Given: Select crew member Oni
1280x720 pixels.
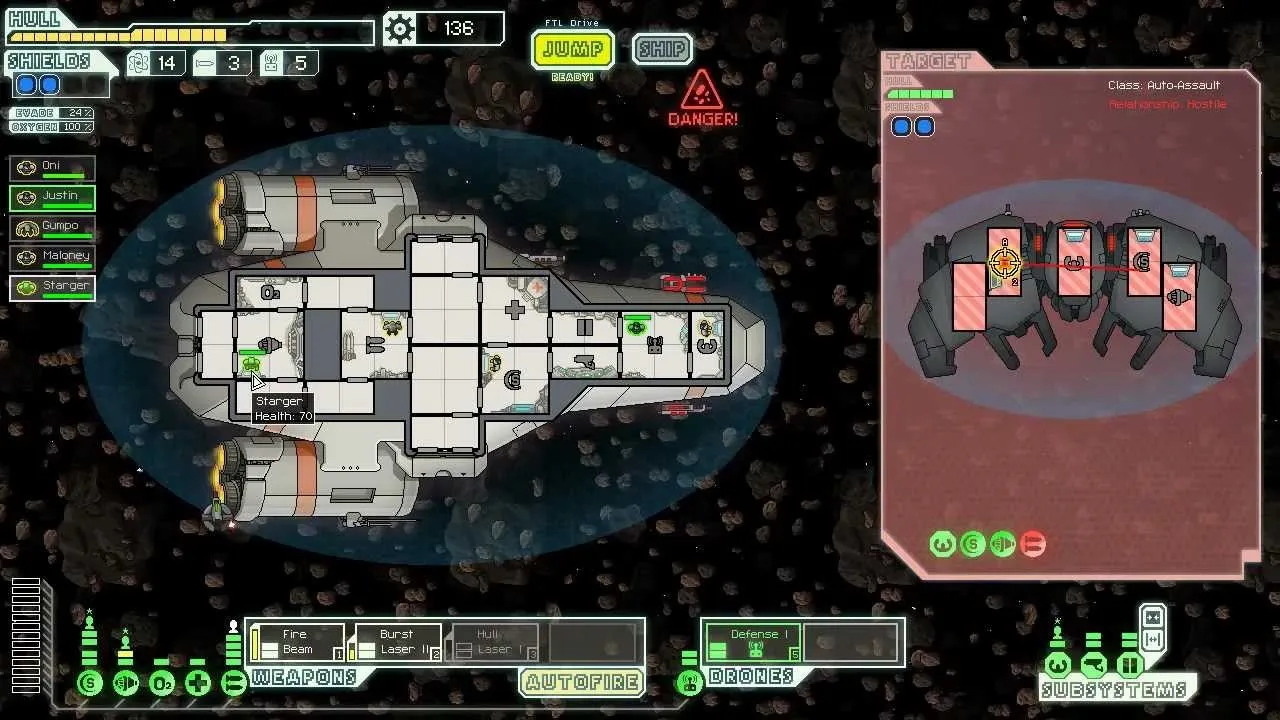Looking at the screenshot, I should [53, 168].
